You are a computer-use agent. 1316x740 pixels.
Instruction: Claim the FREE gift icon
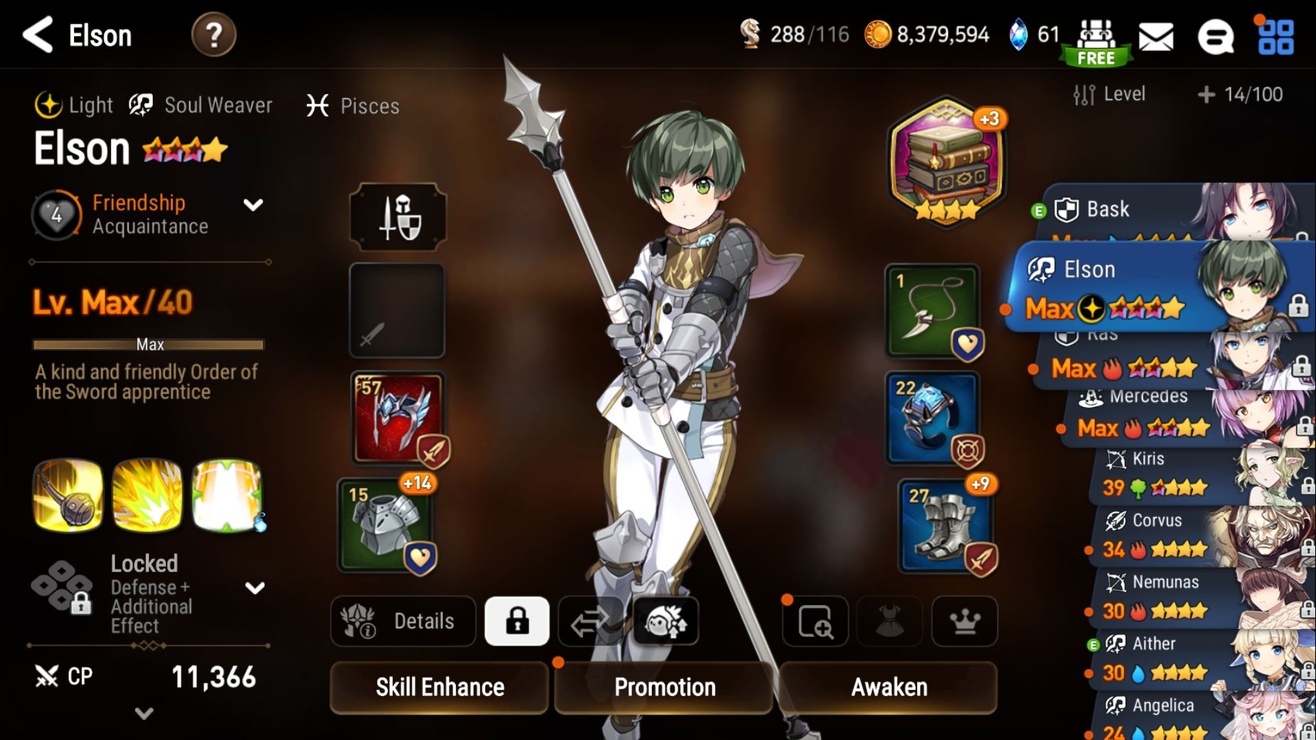(1096, 42)
